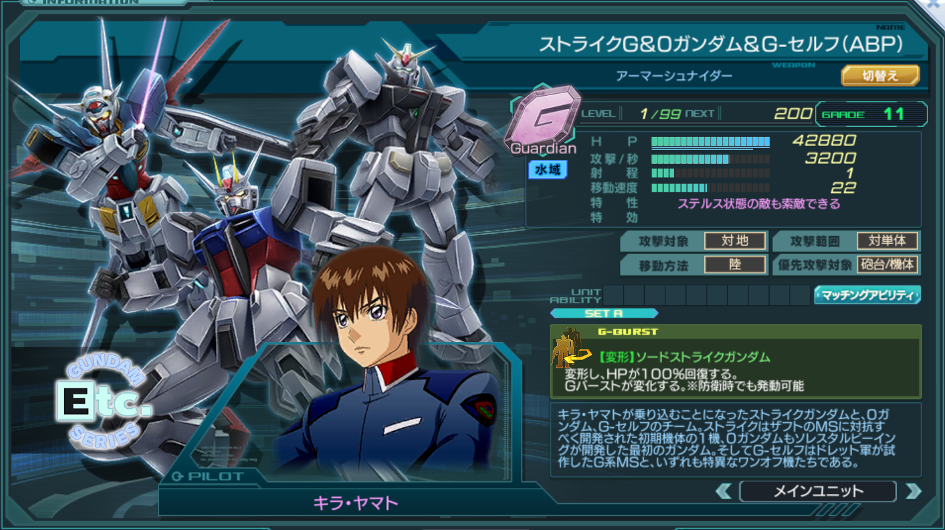Select the ソードストライクガンダム G-Burst skill icon

[x=568, y=353]
